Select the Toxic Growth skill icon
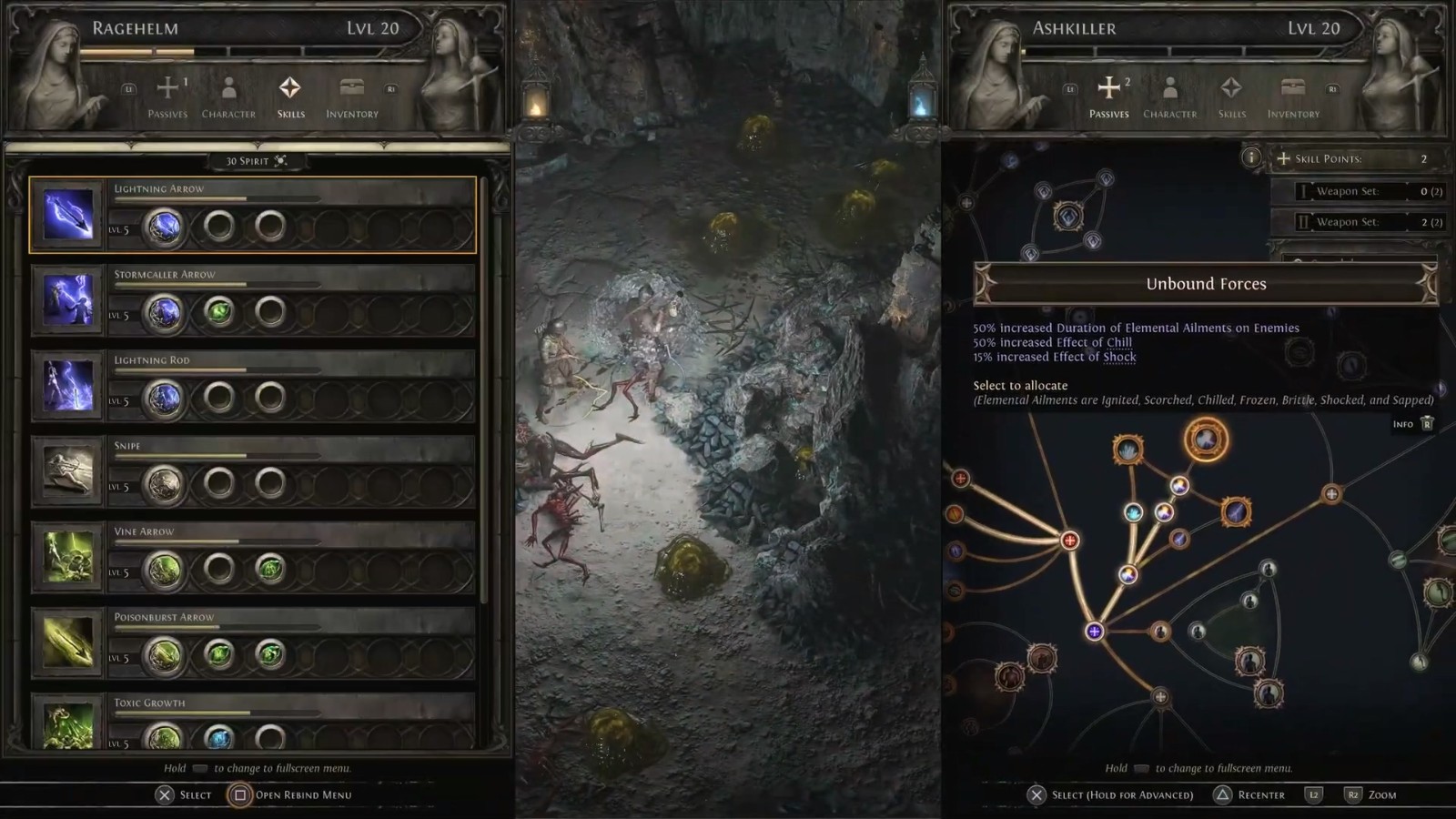The image size is (1456, 819). click(x=68, y=724)
